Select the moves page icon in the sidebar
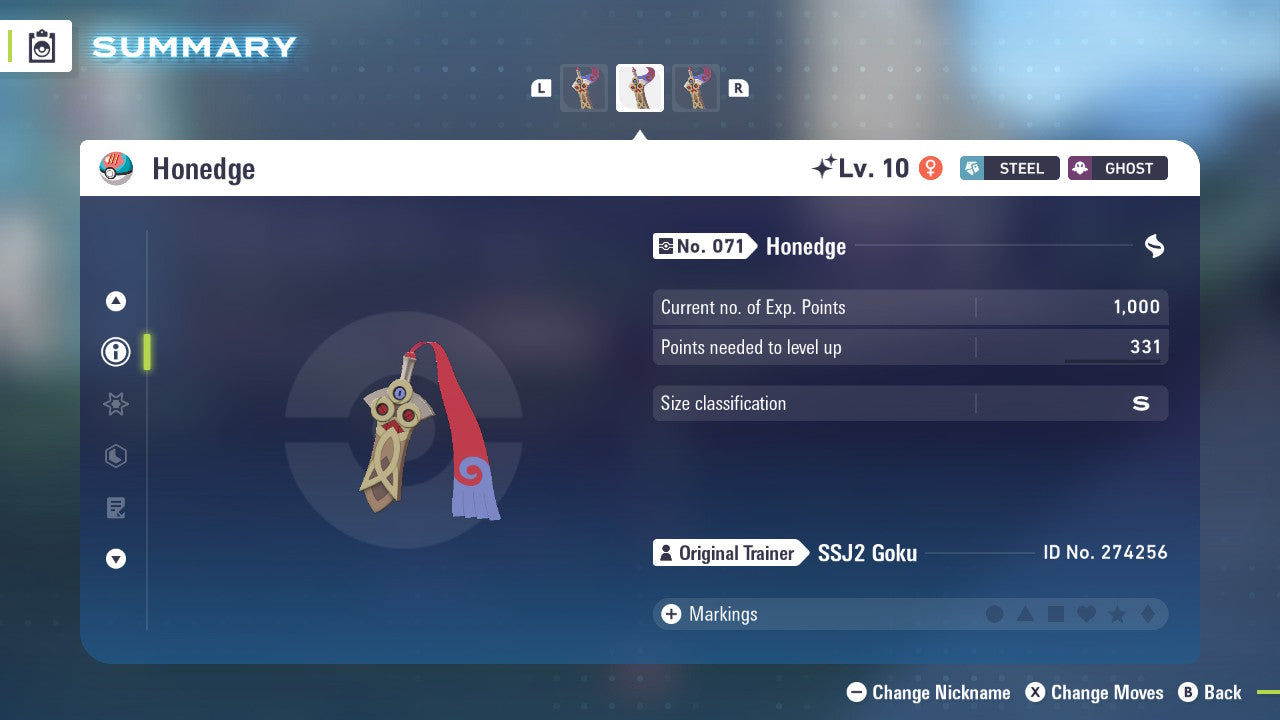Image resolution: width=1280 pixels, height=720 pixels. click(x=115, y=456)
